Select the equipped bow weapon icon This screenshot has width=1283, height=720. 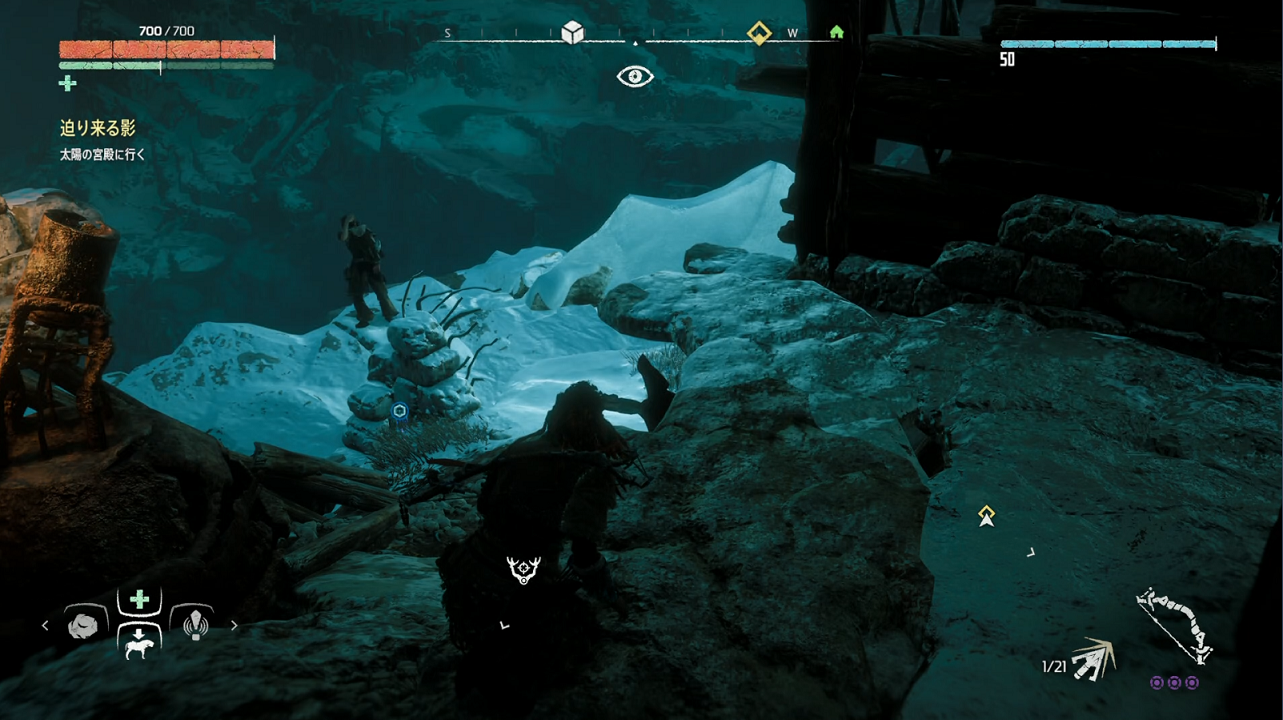point(1175,625)
